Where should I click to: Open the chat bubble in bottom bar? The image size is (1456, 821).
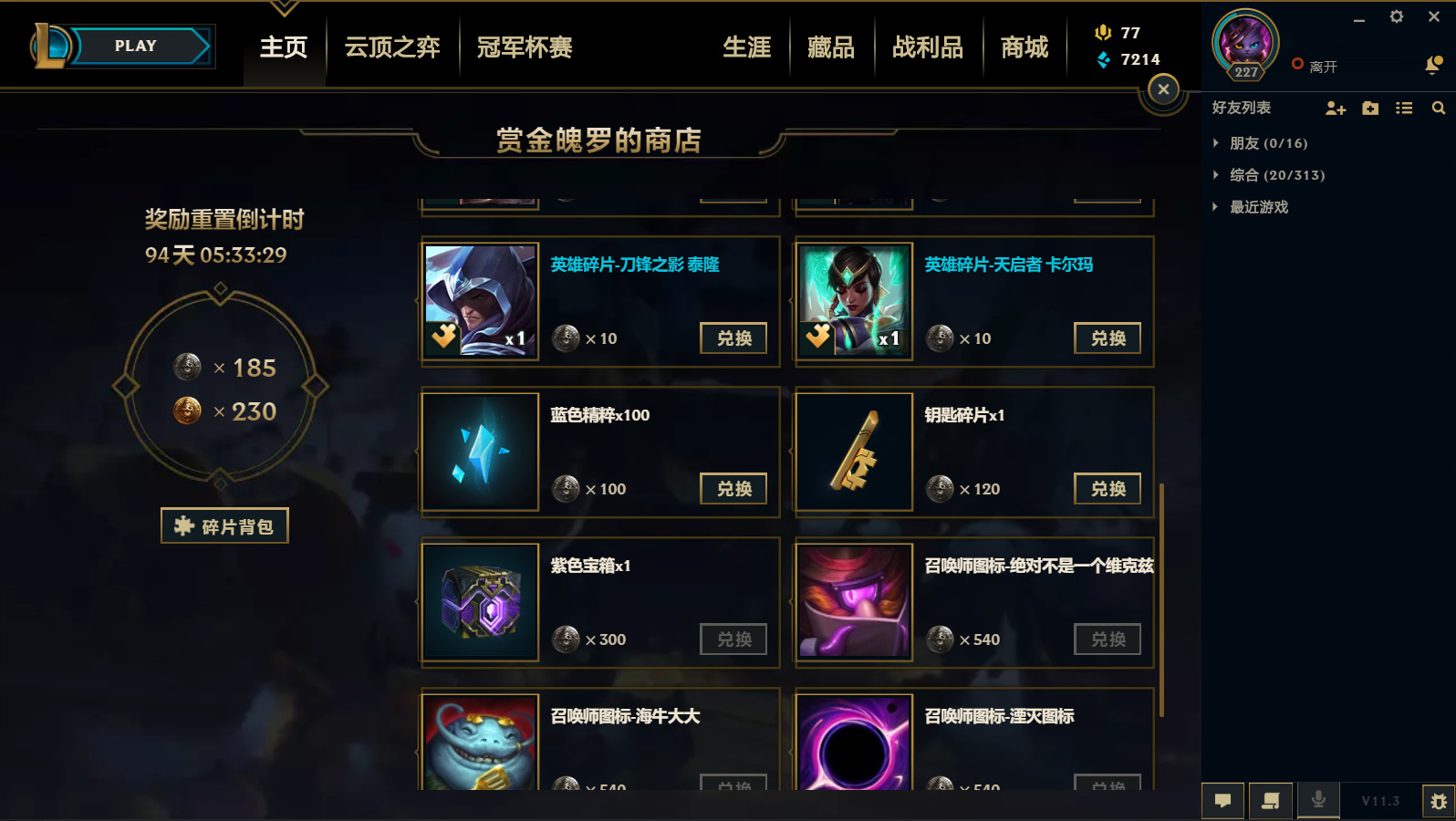pyautogui.click(x=1223, y=800)
